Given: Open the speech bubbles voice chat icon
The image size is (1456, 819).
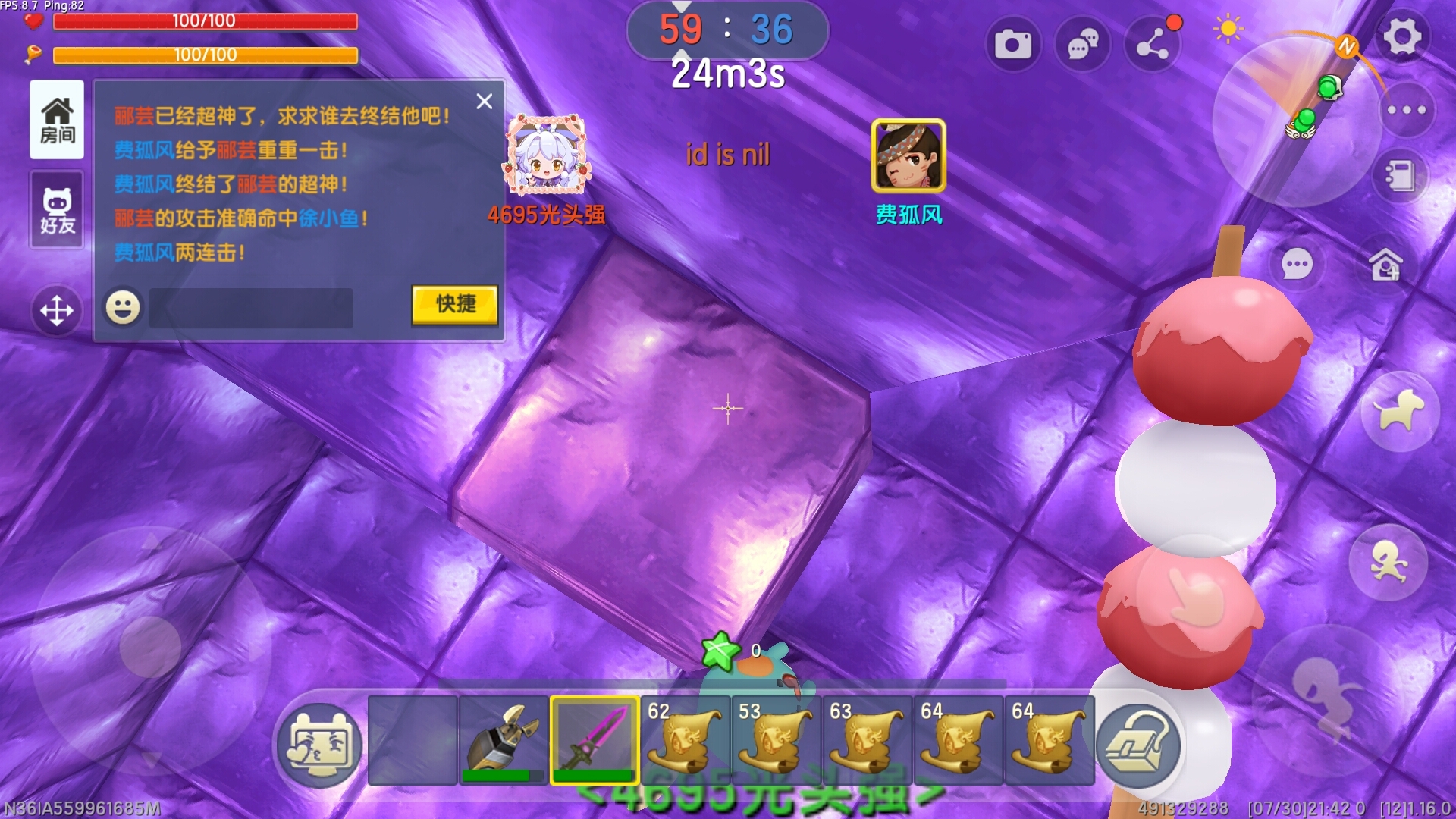Looking at the screenshot, I should pyautogui.click(x=1082, y=45).
